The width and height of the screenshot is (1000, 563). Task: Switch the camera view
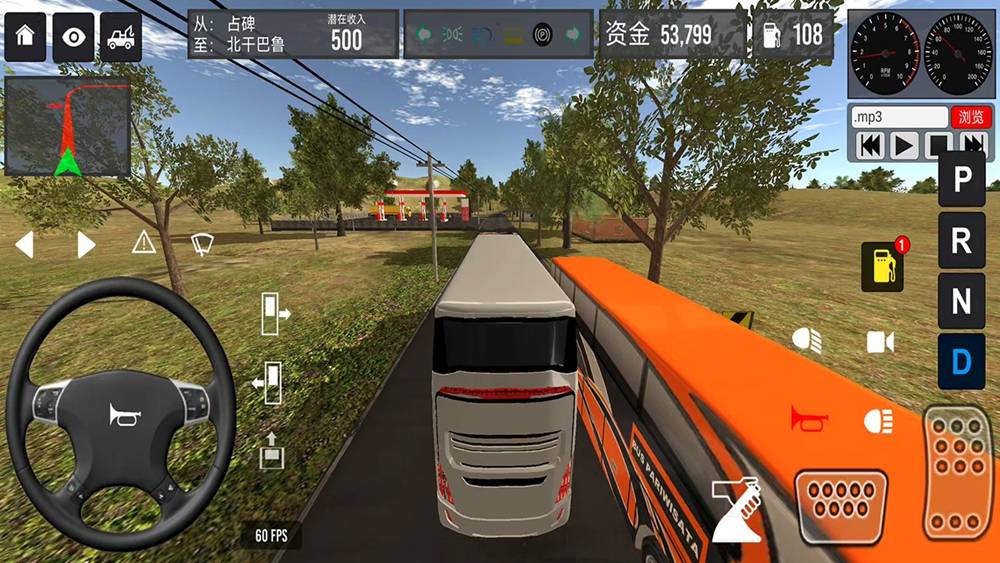tap(880, 342)
